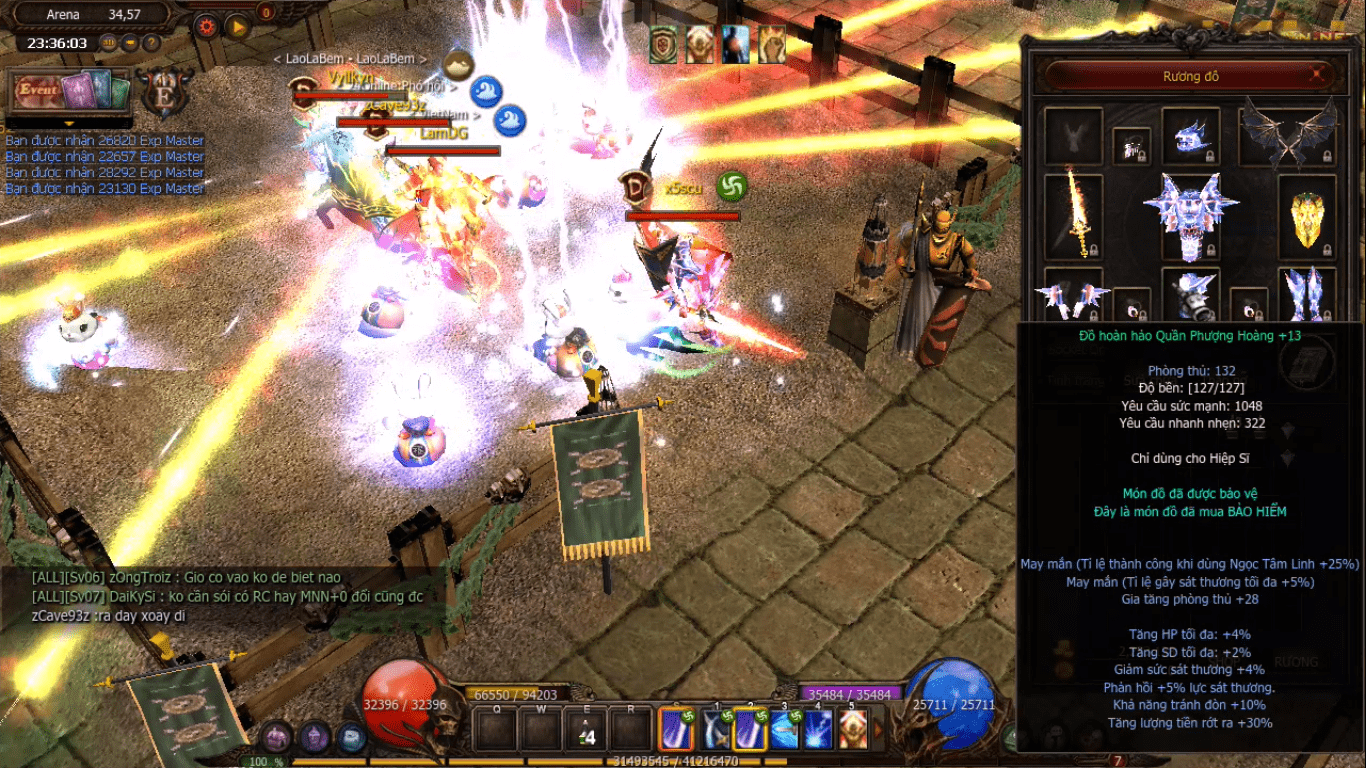
Task: Activate the lightning strike skill in slot 4
Action: [x=819, y=729]
